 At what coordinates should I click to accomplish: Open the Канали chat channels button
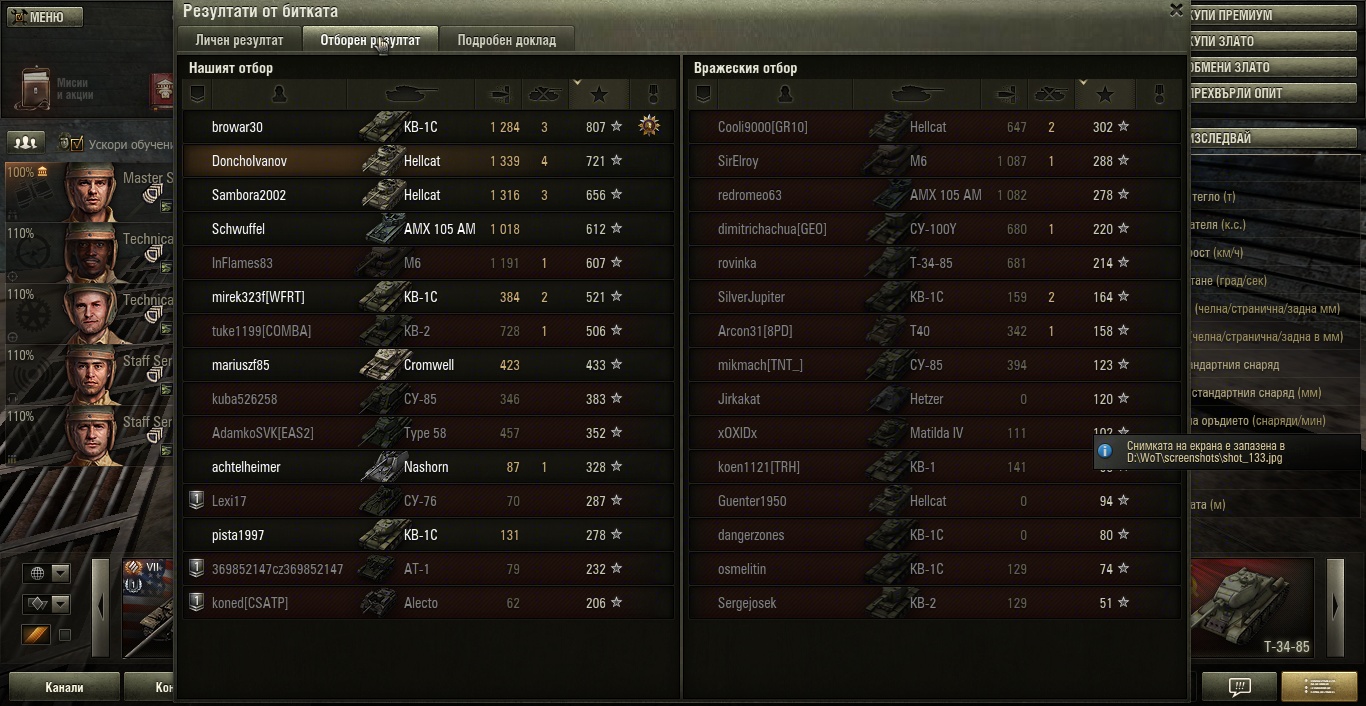[x=64, y=687]
